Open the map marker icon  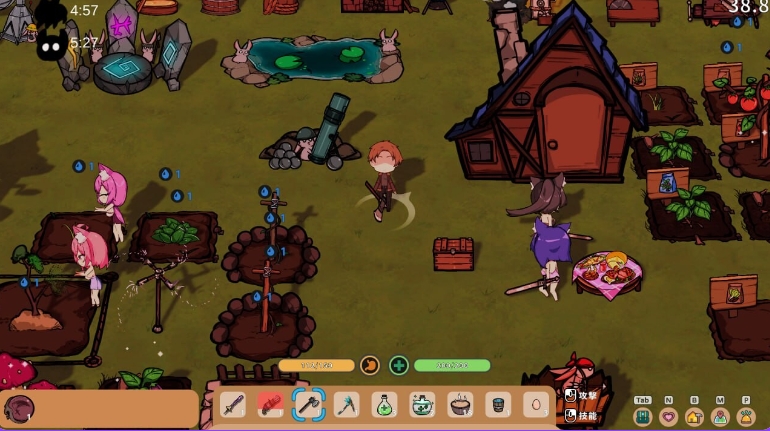[x=720, y=416]
